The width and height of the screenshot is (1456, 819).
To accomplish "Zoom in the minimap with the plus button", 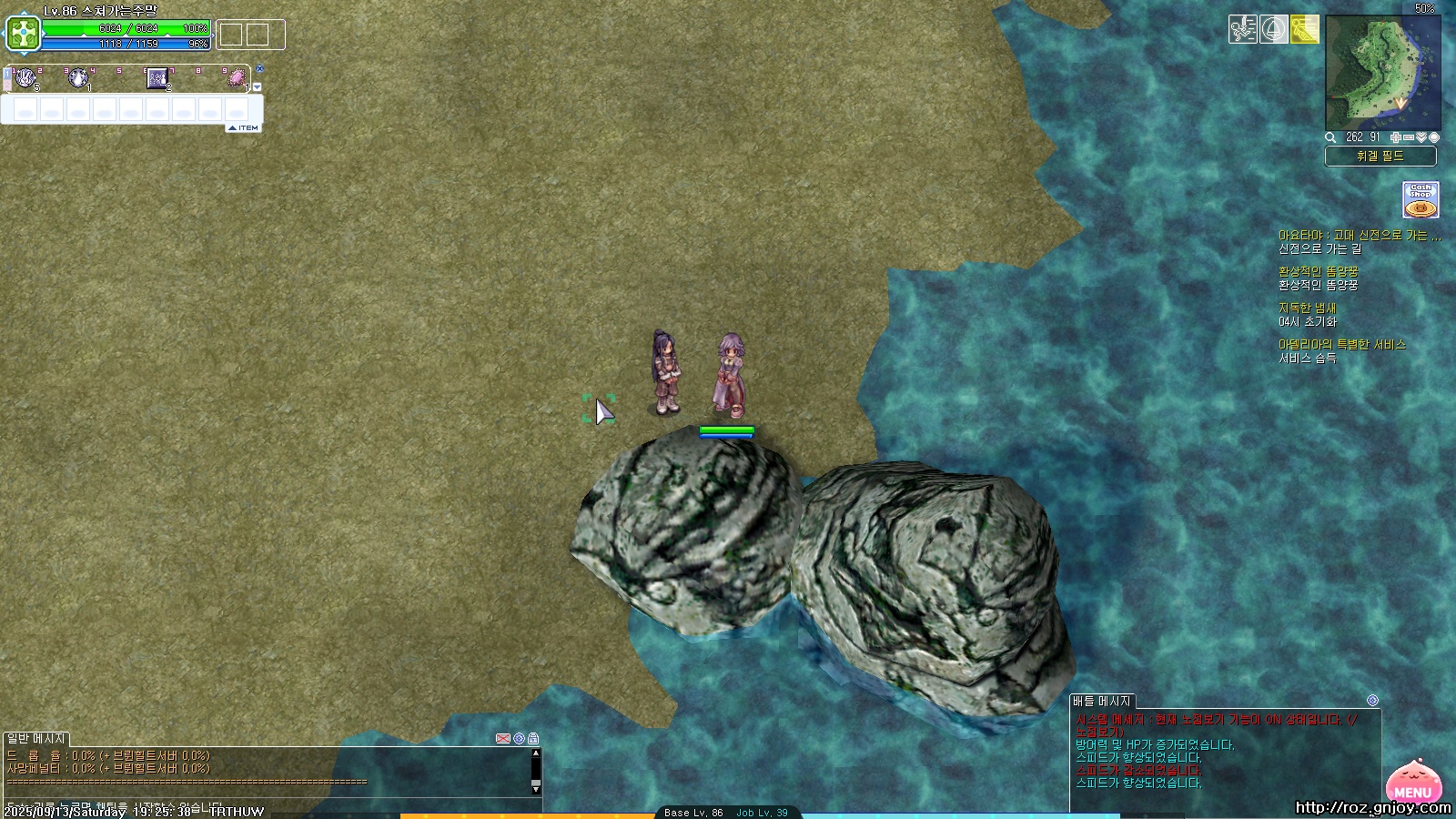I will [x=1396, y=137].
